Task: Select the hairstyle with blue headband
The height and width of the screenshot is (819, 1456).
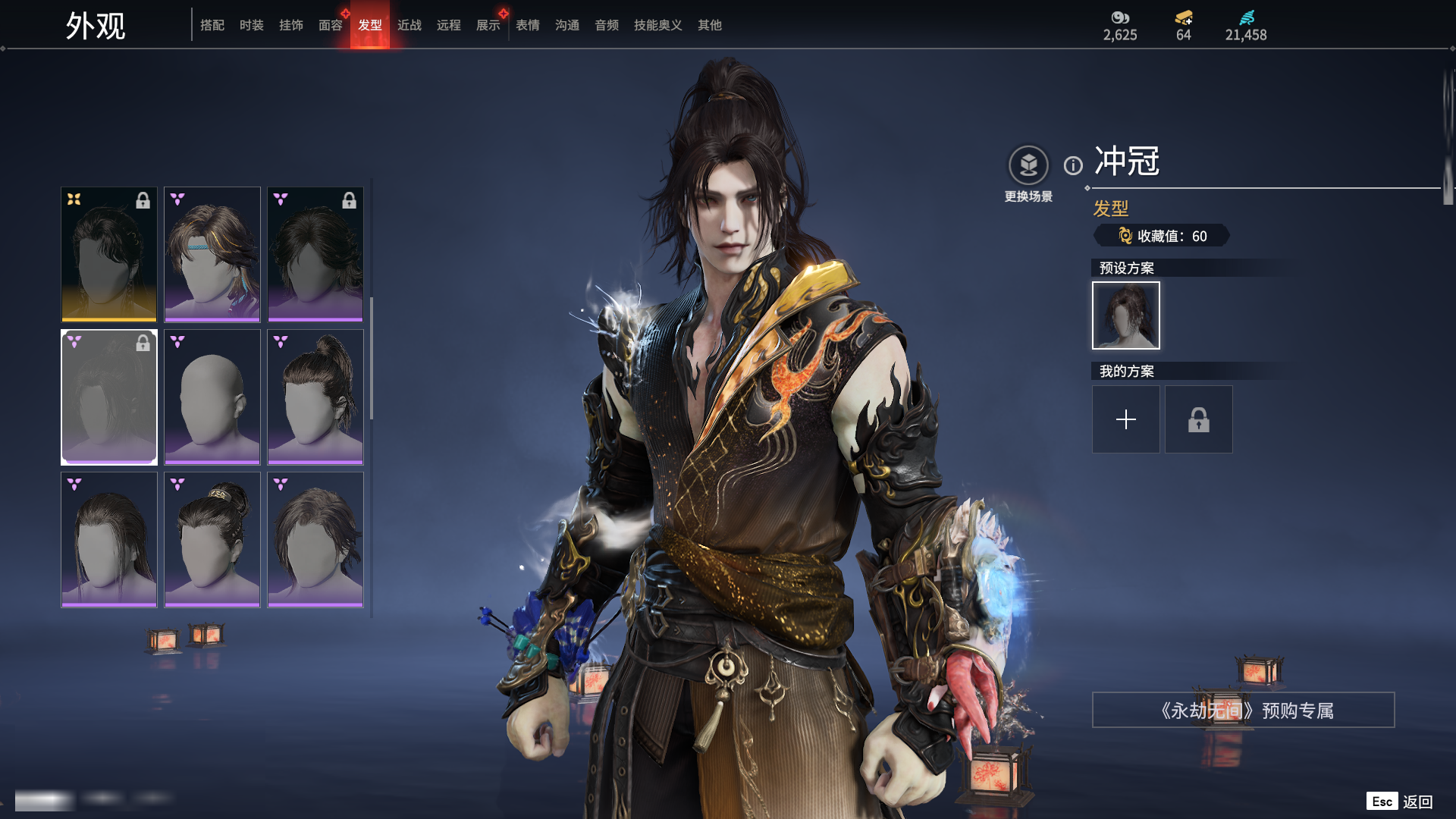Action: coord(212,254)
